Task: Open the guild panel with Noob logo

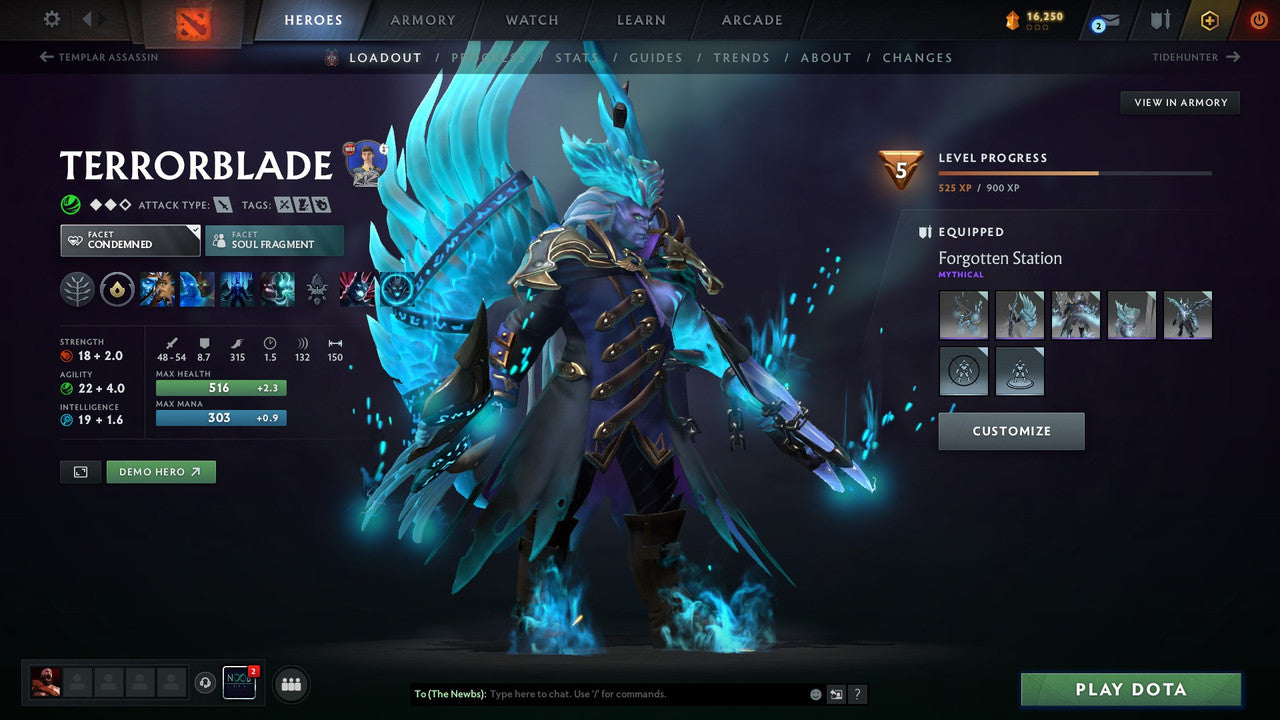Action: coord(238,683)
